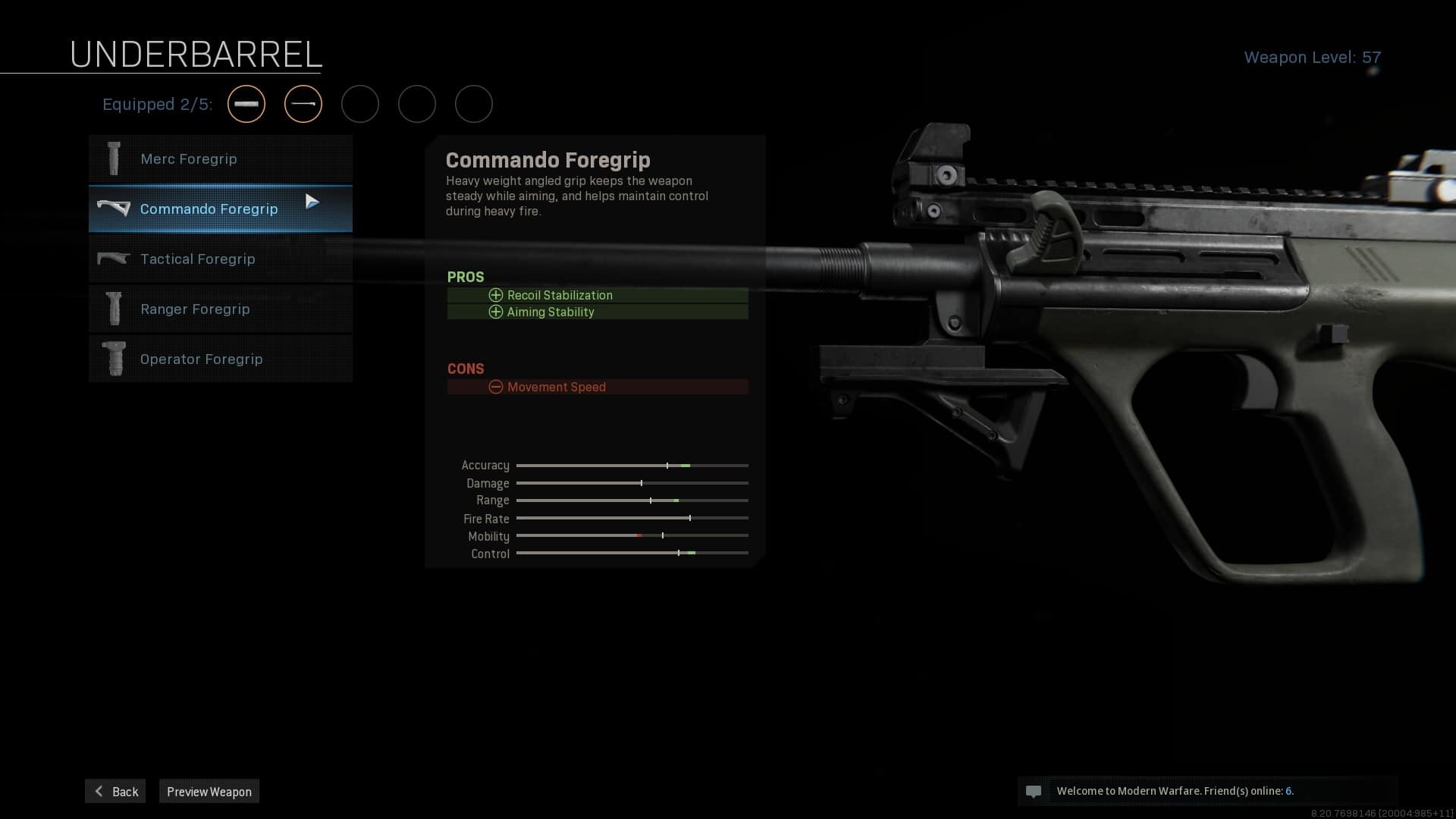Pick the Tactical Foregrip attachment
The image size is (1456, 819).
(220, 259)
